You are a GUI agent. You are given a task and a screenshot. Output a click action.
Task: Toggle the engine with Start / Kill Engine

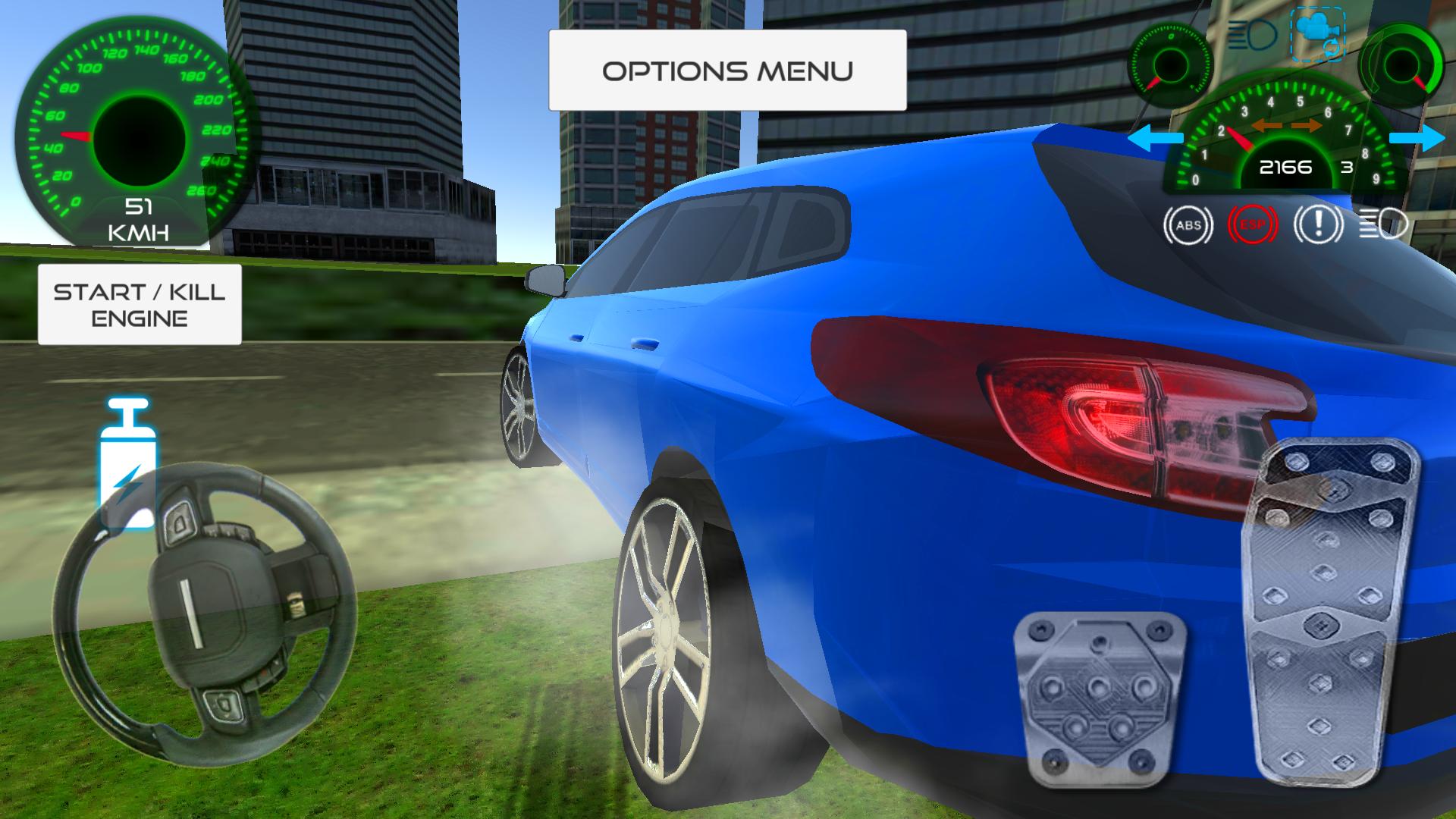[140, 305]
